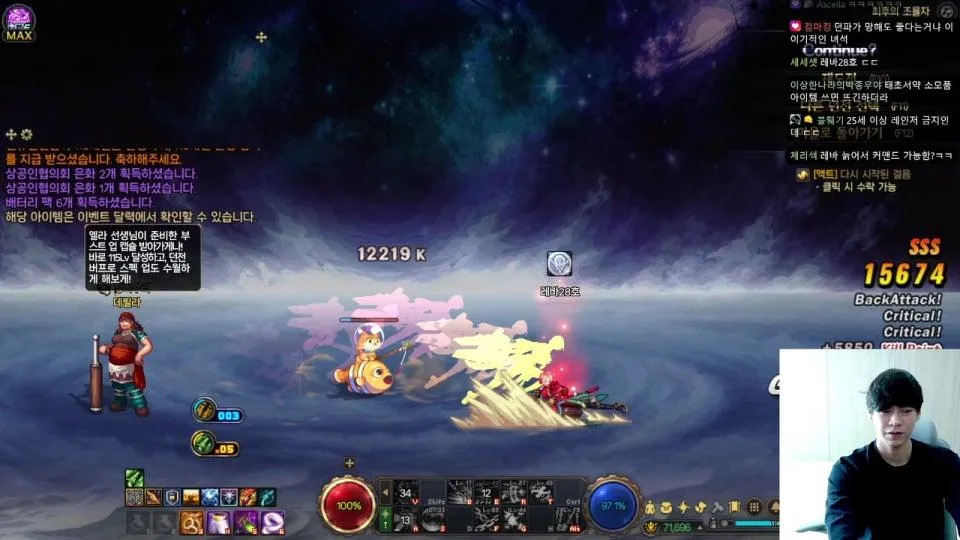Screen dimensions: 960x540
Task: Open the character info menu icon
Action: click(x=651, y=508)
